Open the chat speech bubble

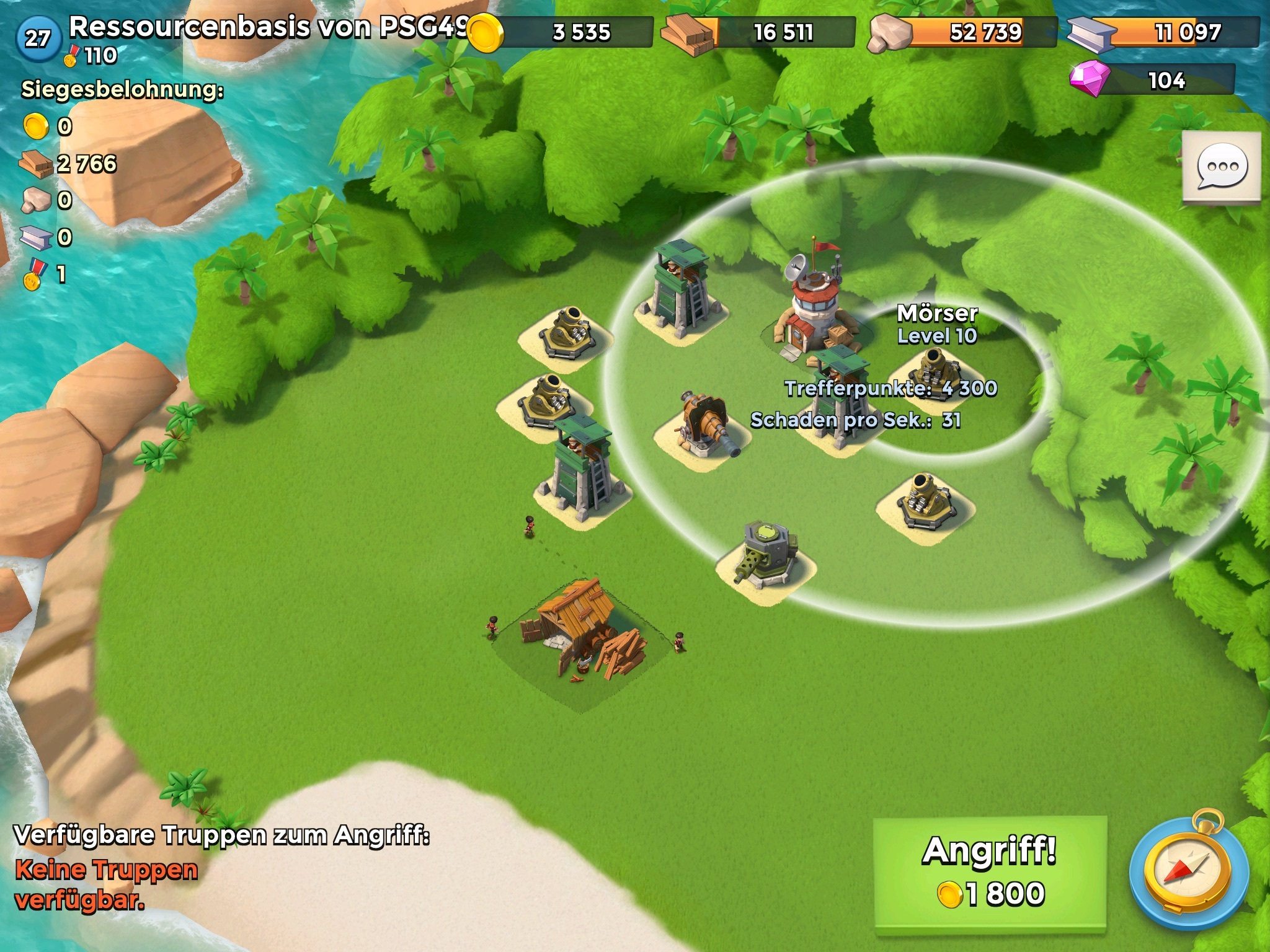(1221, 166)
